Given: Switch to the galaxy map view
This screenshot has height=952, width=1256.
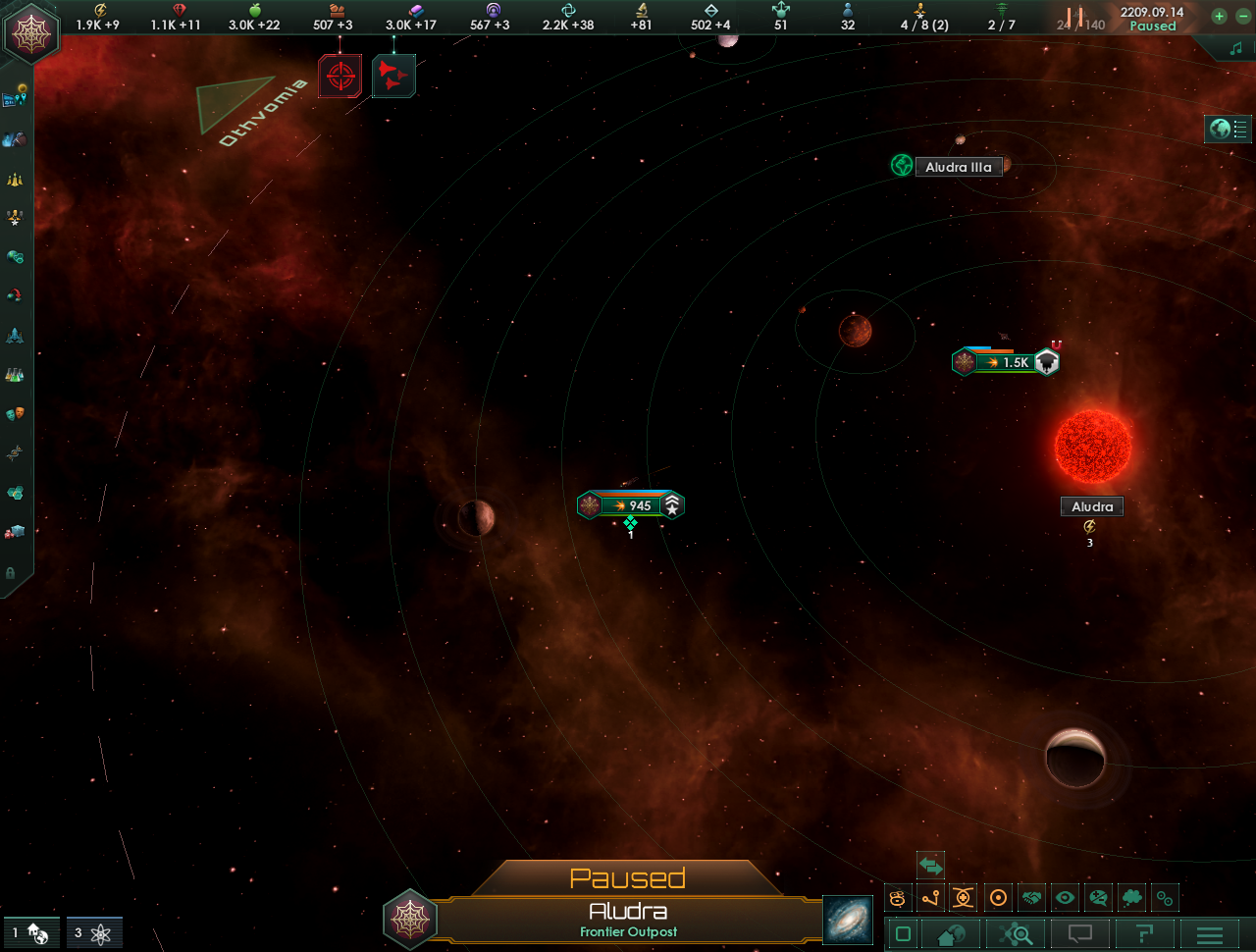Looking at the screenshot, I should pos(847,921).
